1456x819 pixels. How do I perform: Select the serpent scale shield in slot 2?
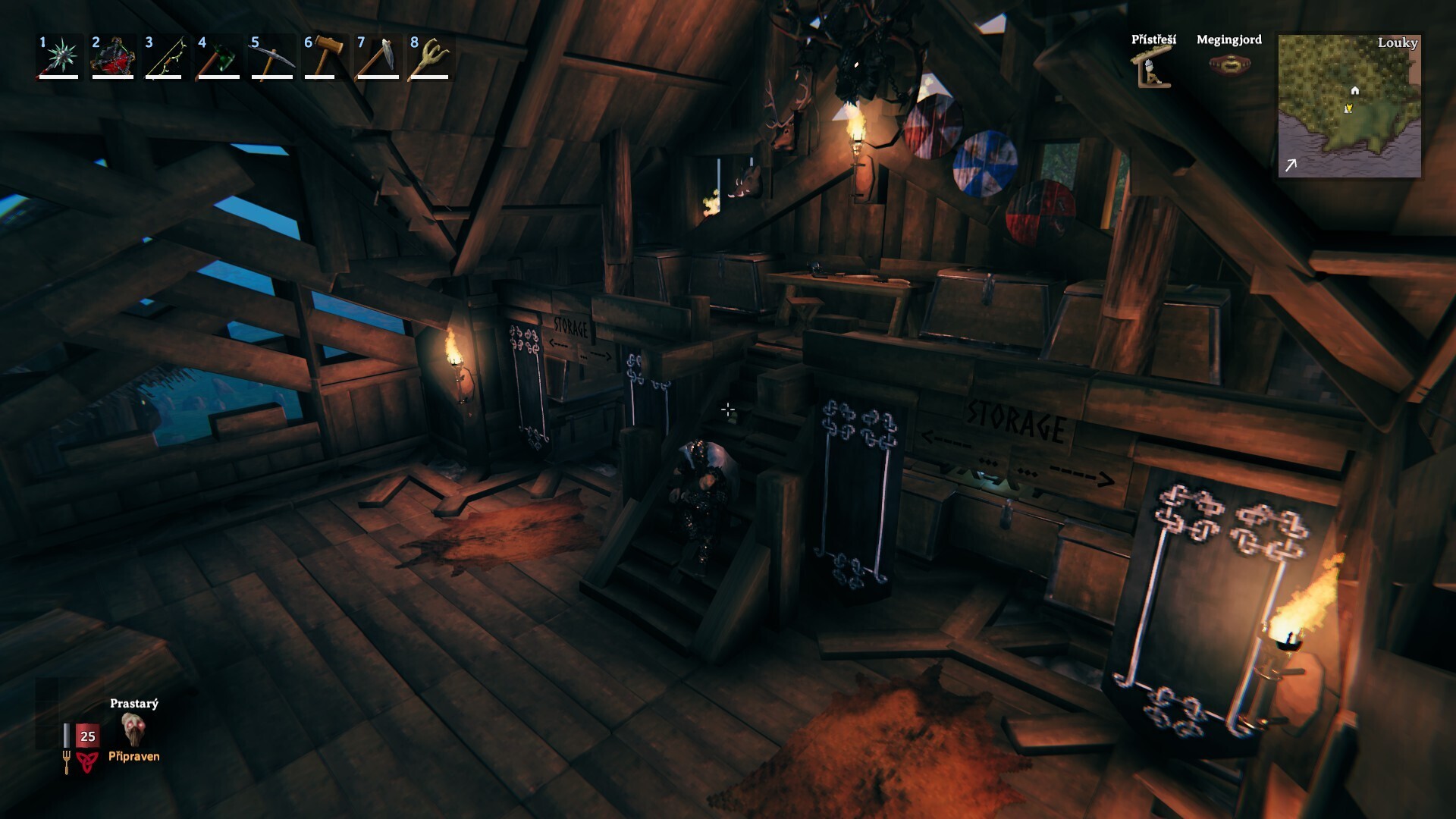pyautogui.click(x=114, y=55)
